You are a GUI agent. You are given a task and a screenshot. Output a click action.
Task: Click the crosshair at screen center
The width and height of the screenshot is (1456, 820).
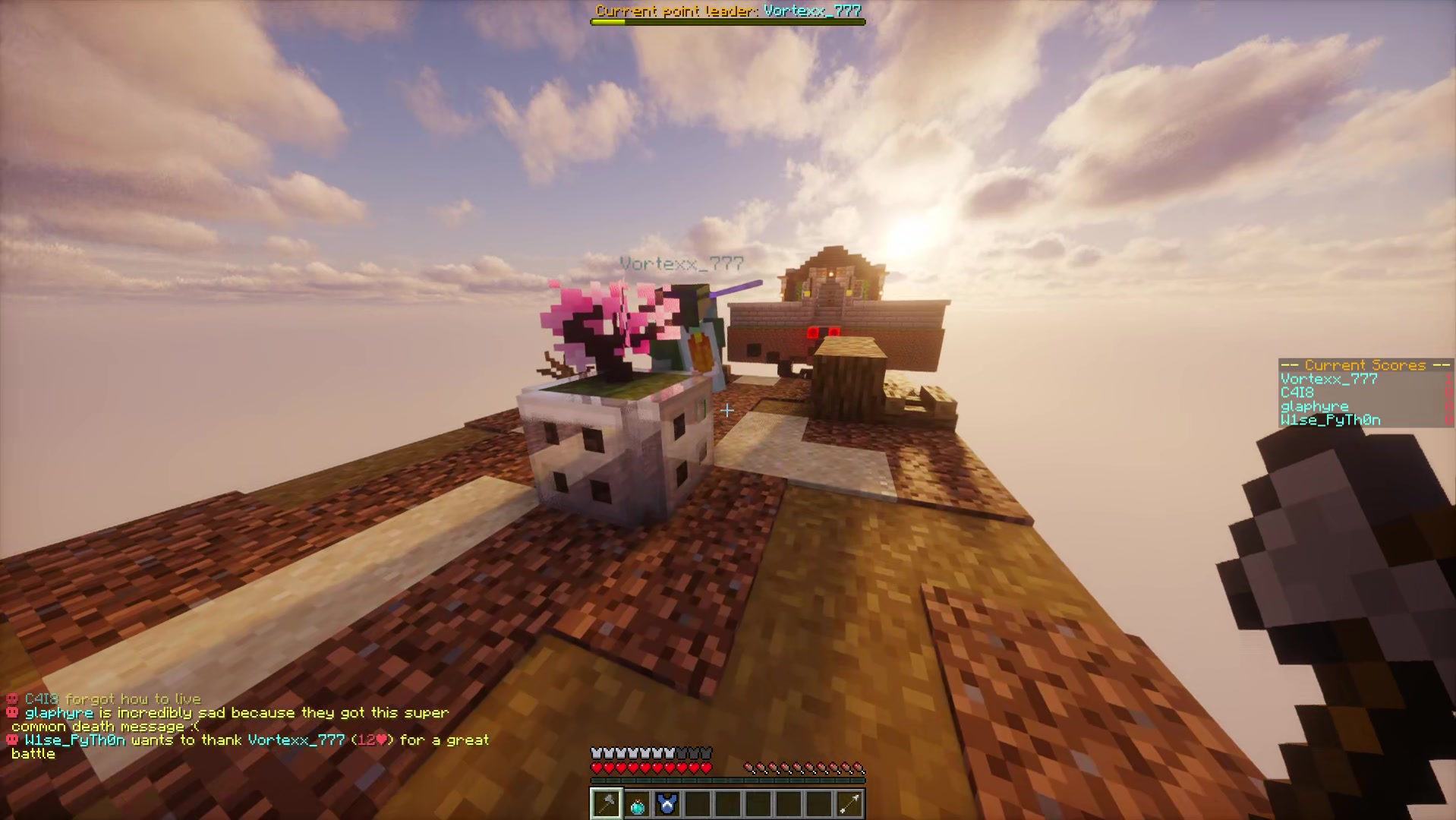[727, 411]
